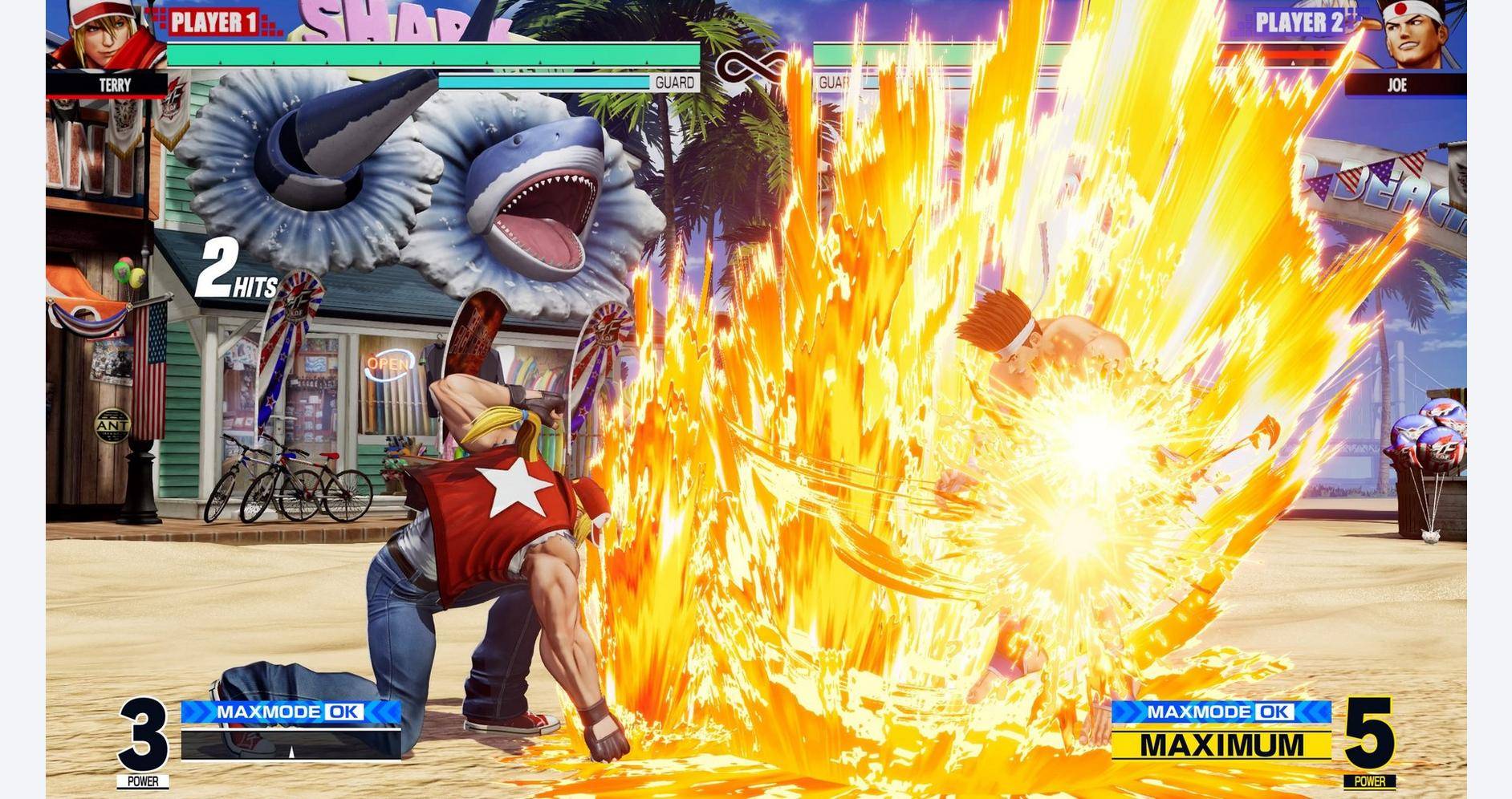The height and width of the screenshot is (799, 1512).
Task: Select the JOE name bar
Action: [1396, 83]
